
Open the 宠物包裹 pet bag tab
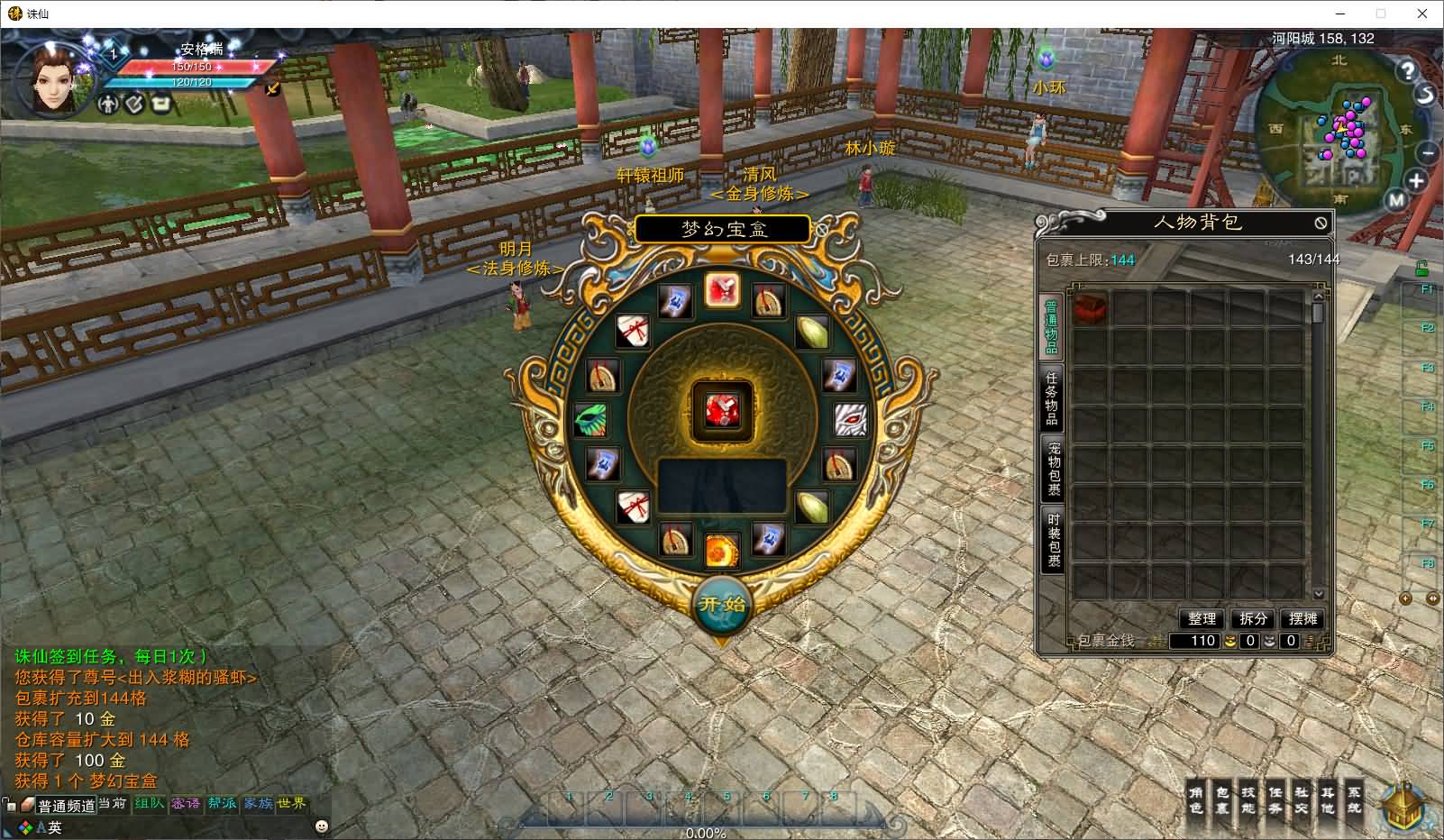(x=1053, y=468)
